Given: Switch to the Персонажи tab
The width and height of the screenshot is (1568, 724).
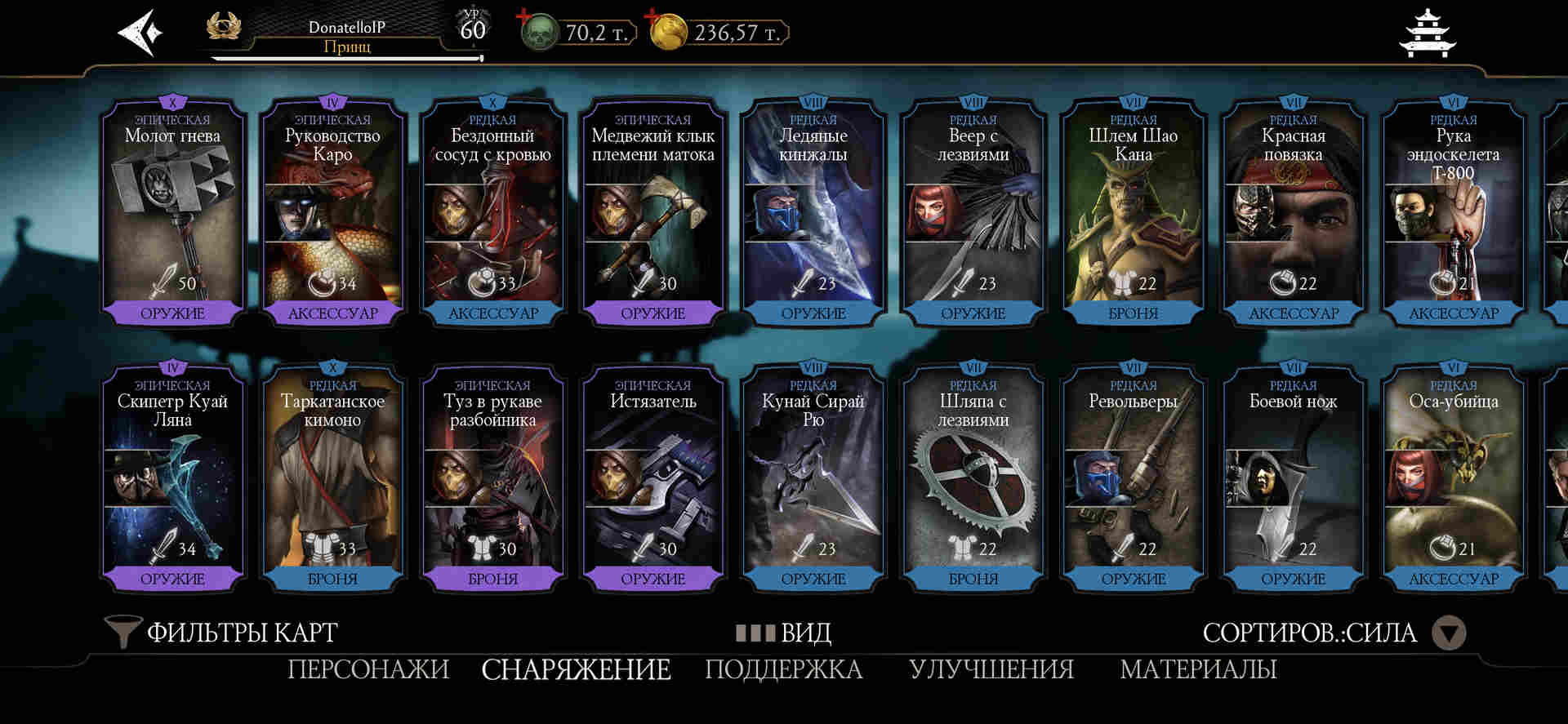Looking at the screenshot, I should tap(368, 669).
